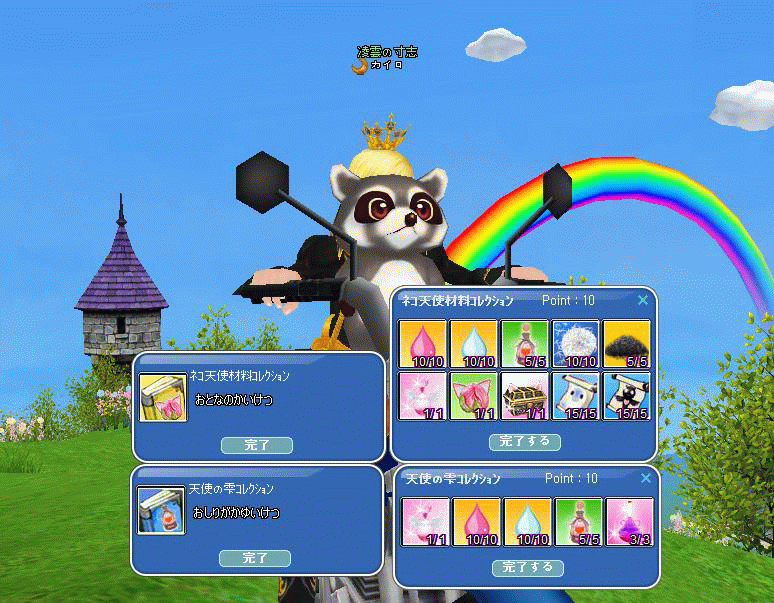Confirm 完了 on the おとなのかいけつ dialog
Image resolution: width=774 pixels, height=603 pixels.
pyautogui.click(x=256, y=445)
